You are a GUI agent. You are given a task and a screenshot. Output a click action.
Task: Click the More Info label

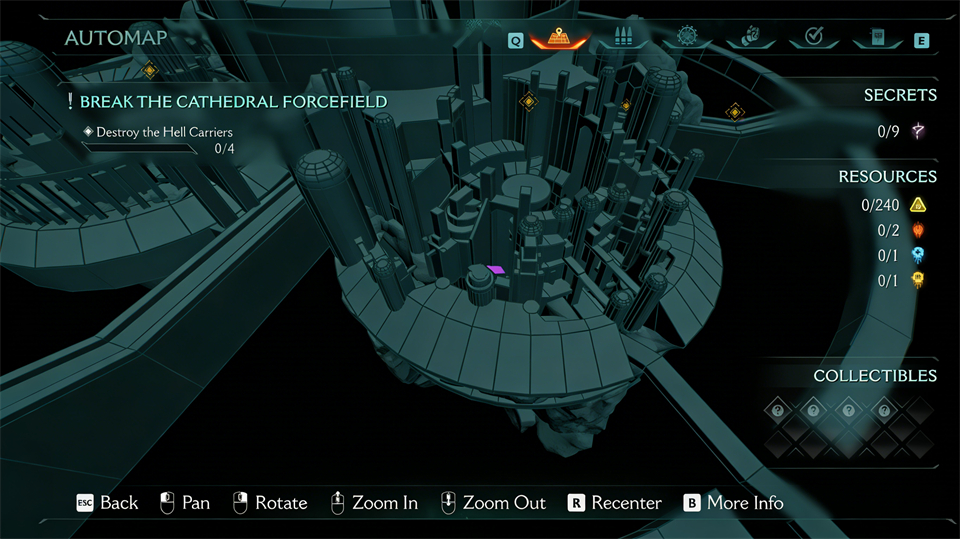point(744,502)
